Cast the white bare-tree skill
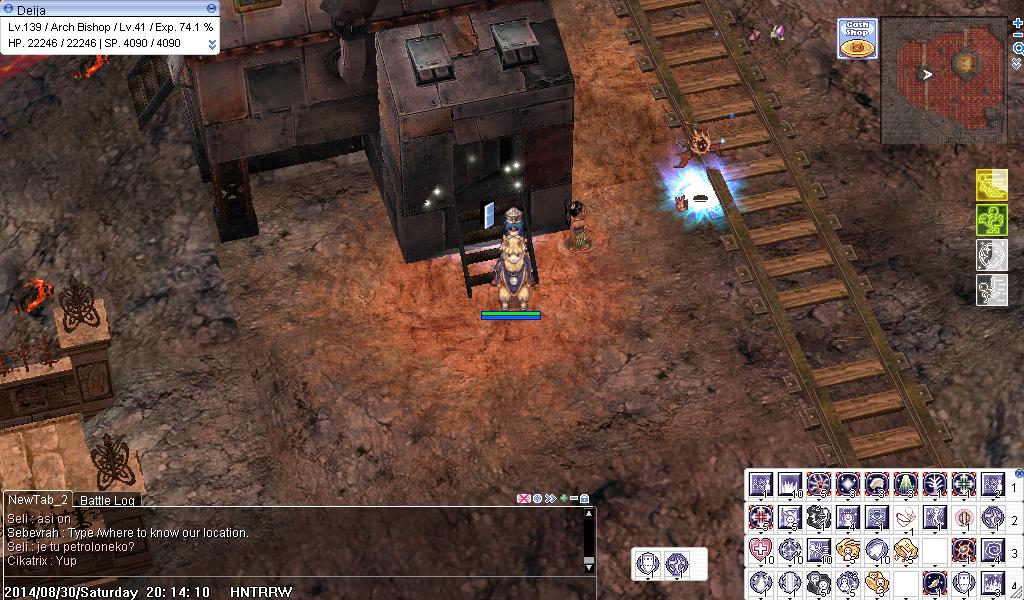This screenshot has height=600, width=1024. (x=935, y=485)
